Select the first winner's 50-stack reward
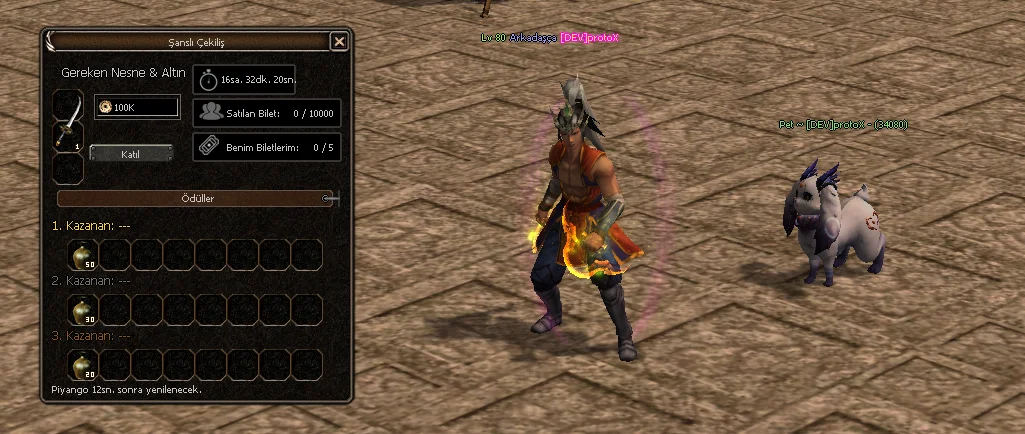The image size is (1025, 434). (82, 256)
